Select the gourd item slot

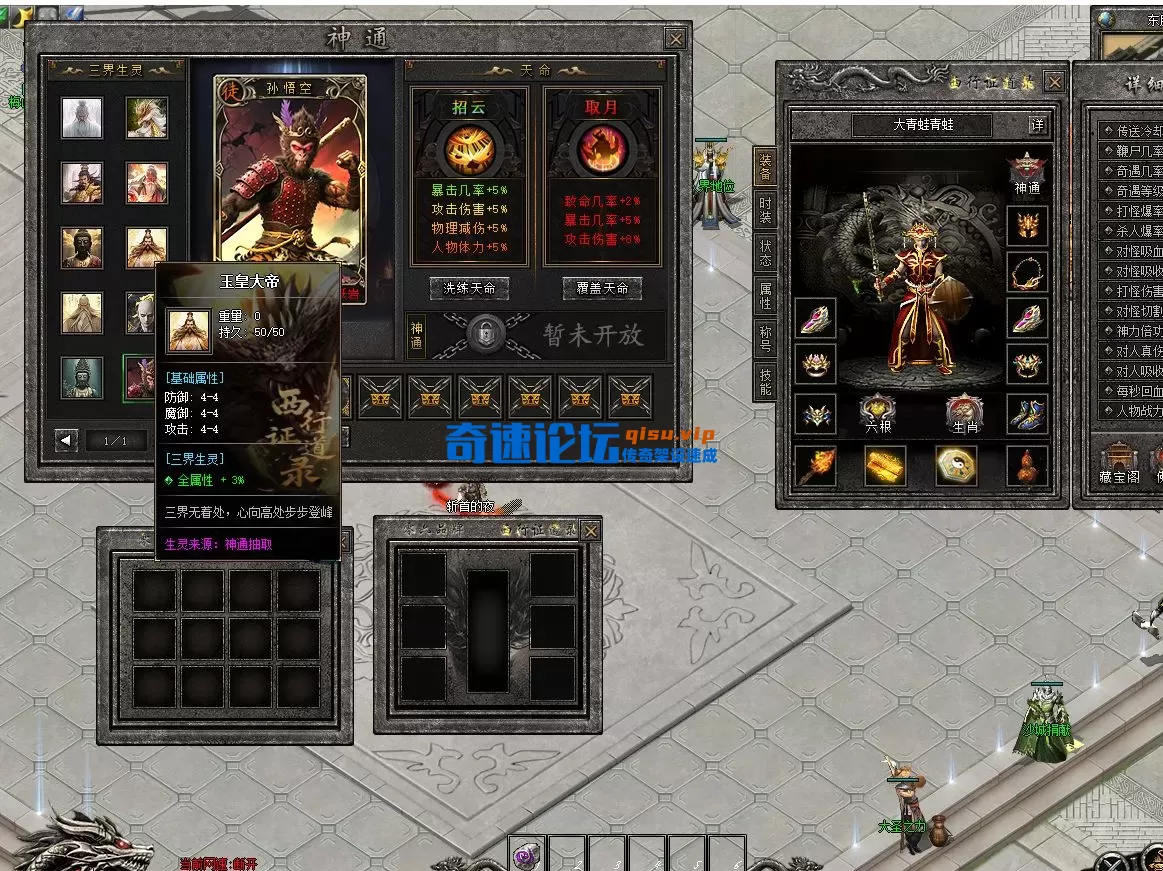point(1027,465)
